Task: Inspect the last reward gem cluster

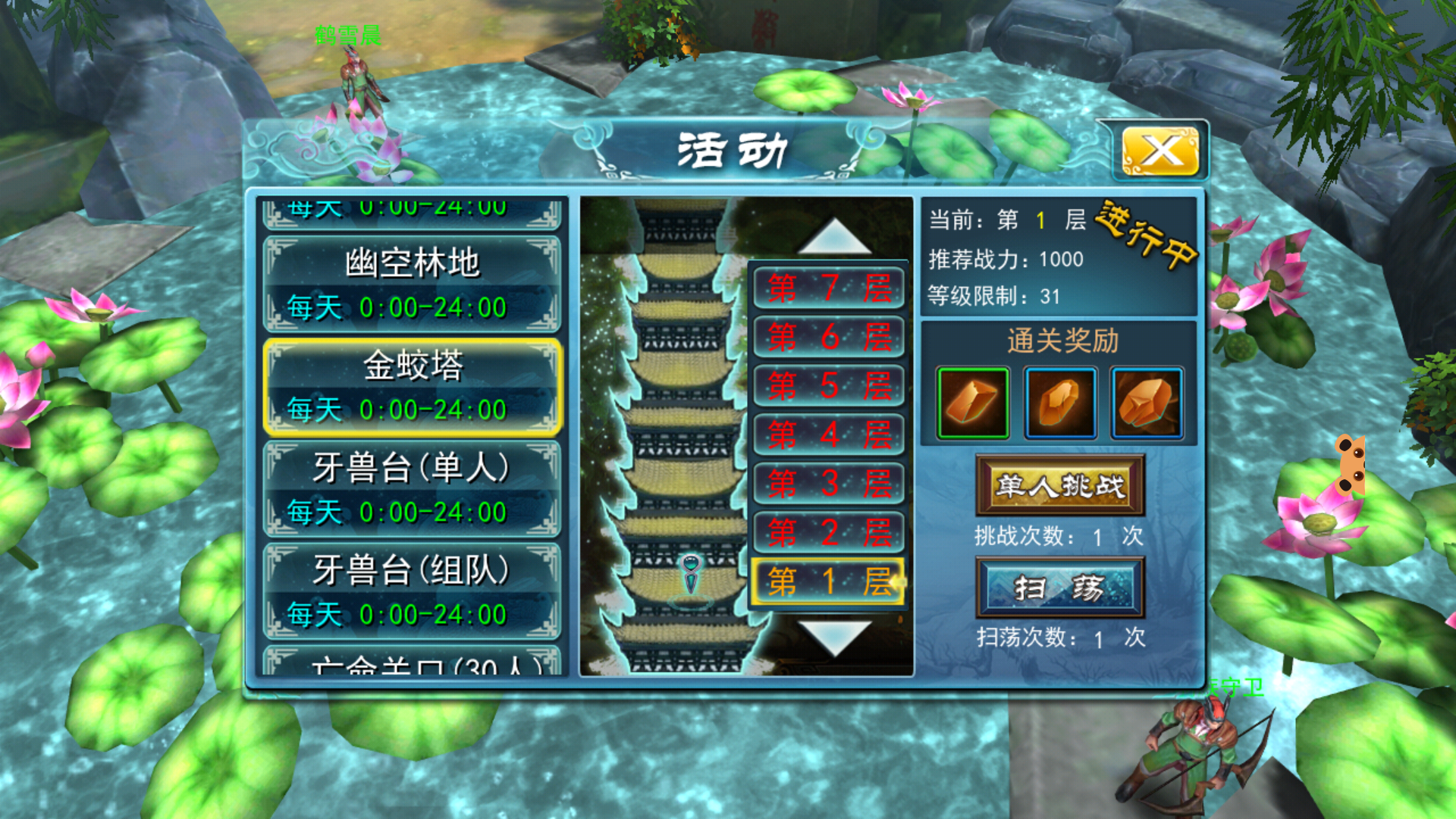Action: (x=1147, y=403)
